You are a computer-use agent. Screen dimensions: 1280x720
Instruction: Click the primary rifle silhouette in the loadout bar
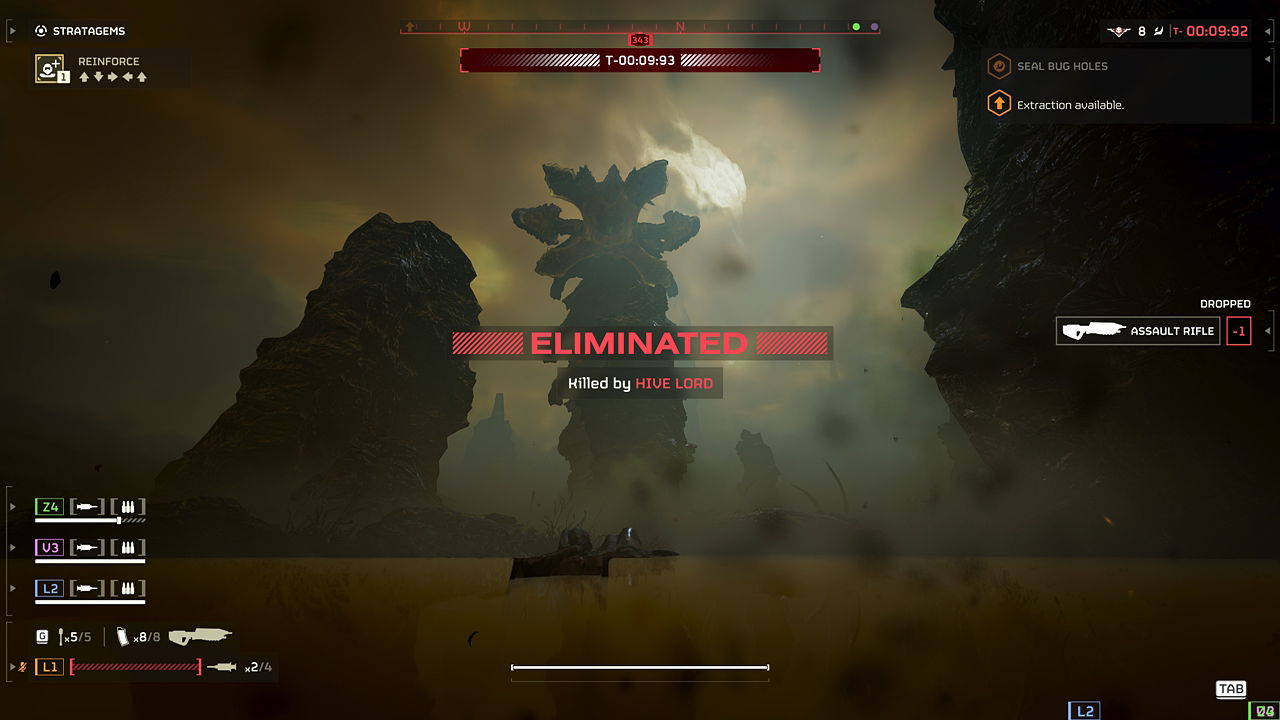click(199, 634)
